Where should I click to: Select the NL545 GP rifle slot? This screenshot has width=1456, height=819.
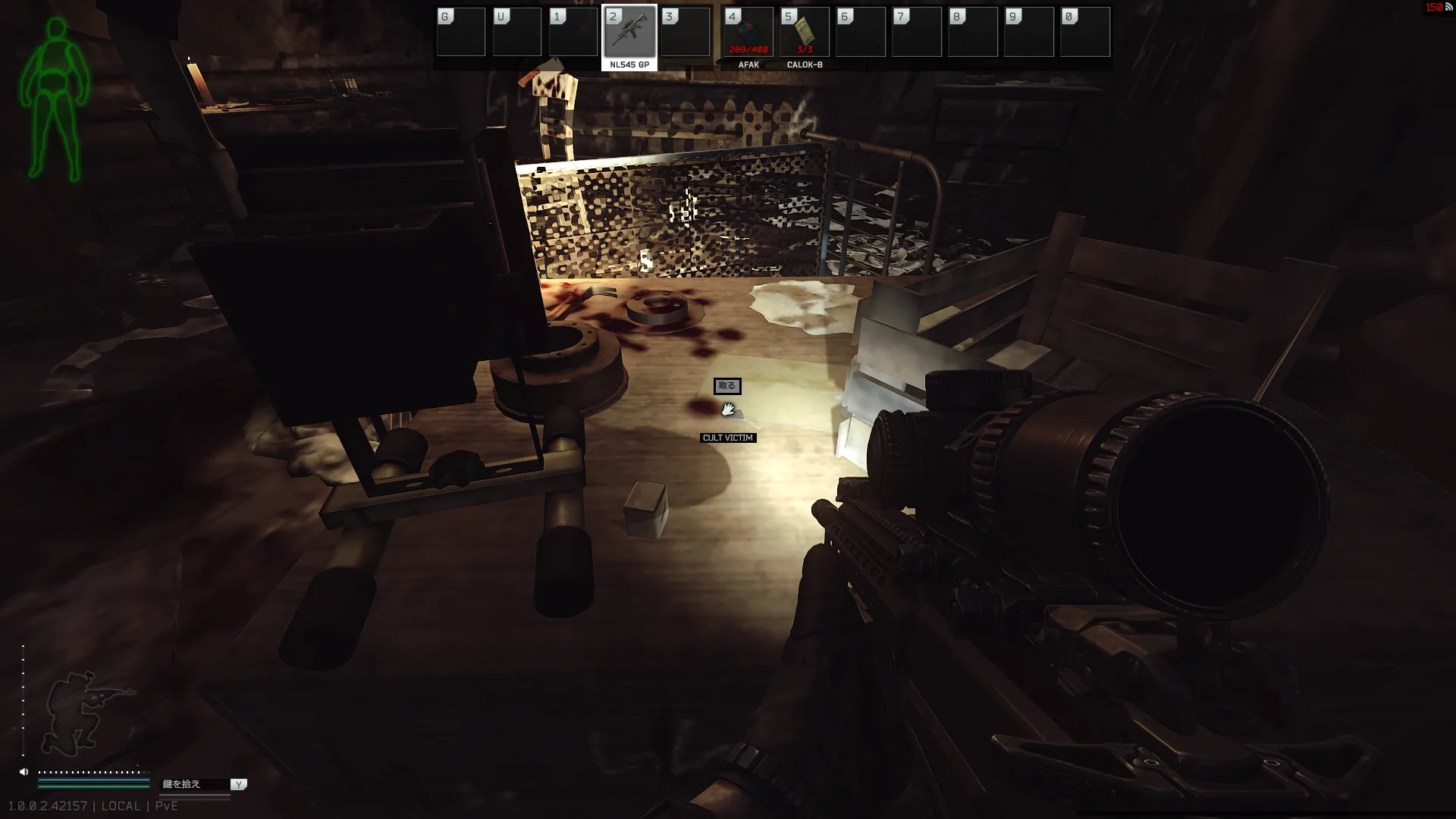(x=629, y=33)
